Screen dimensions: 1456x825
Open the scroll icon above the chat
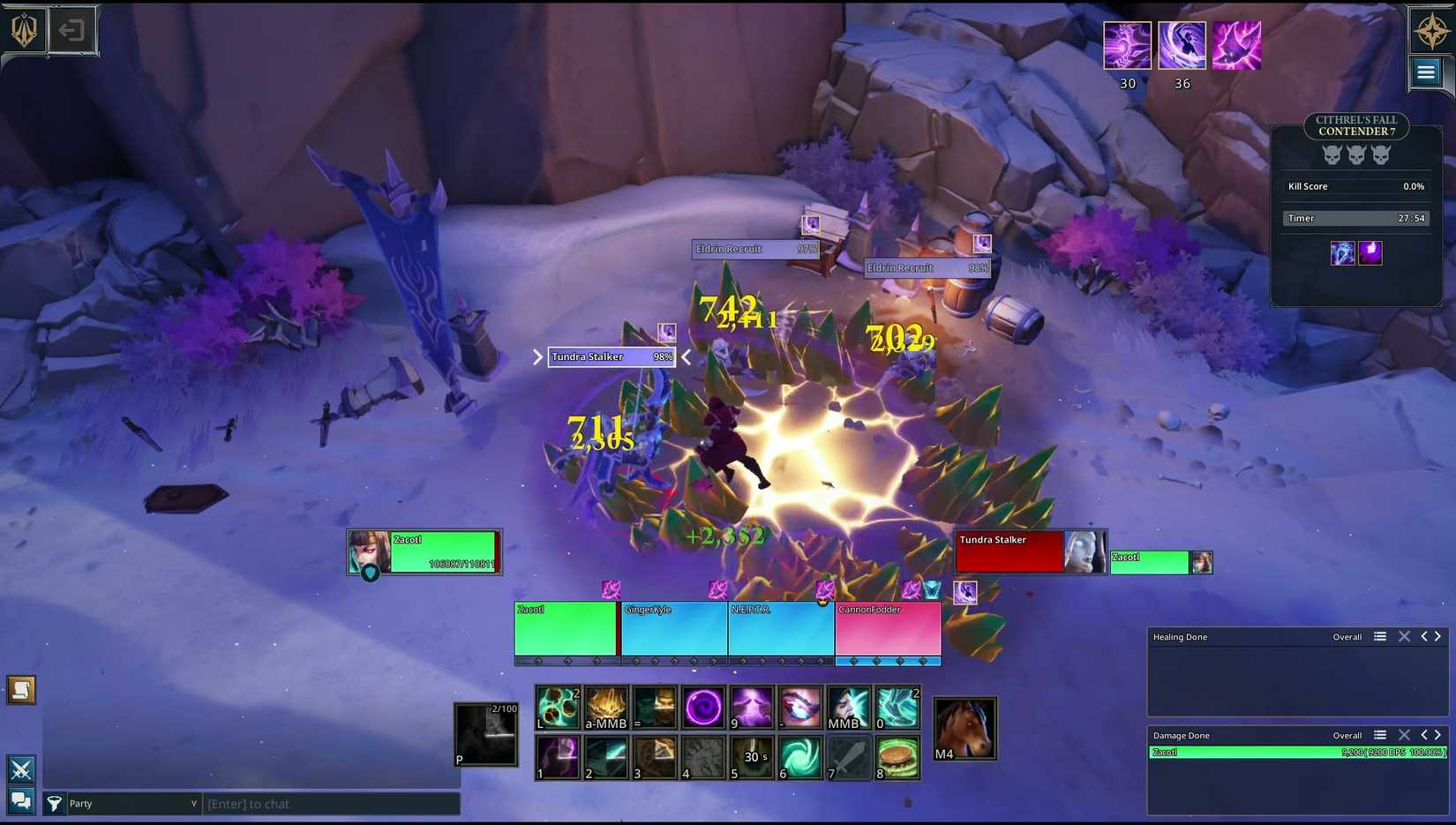(21, 690)
